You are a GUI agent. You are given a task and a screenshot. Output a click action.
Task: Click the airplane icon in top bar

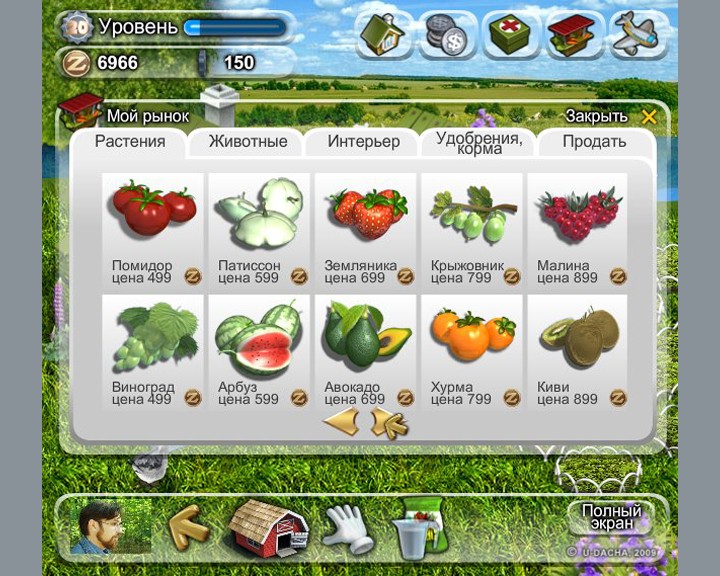pos(638,35)
